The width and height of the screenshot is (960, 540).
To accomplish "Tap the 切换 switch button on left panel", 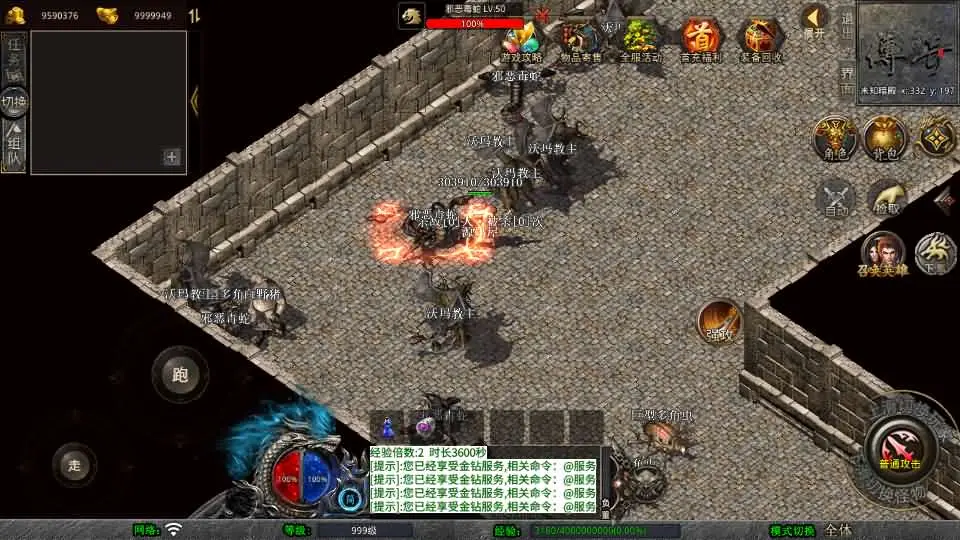I will pos(14,101).
